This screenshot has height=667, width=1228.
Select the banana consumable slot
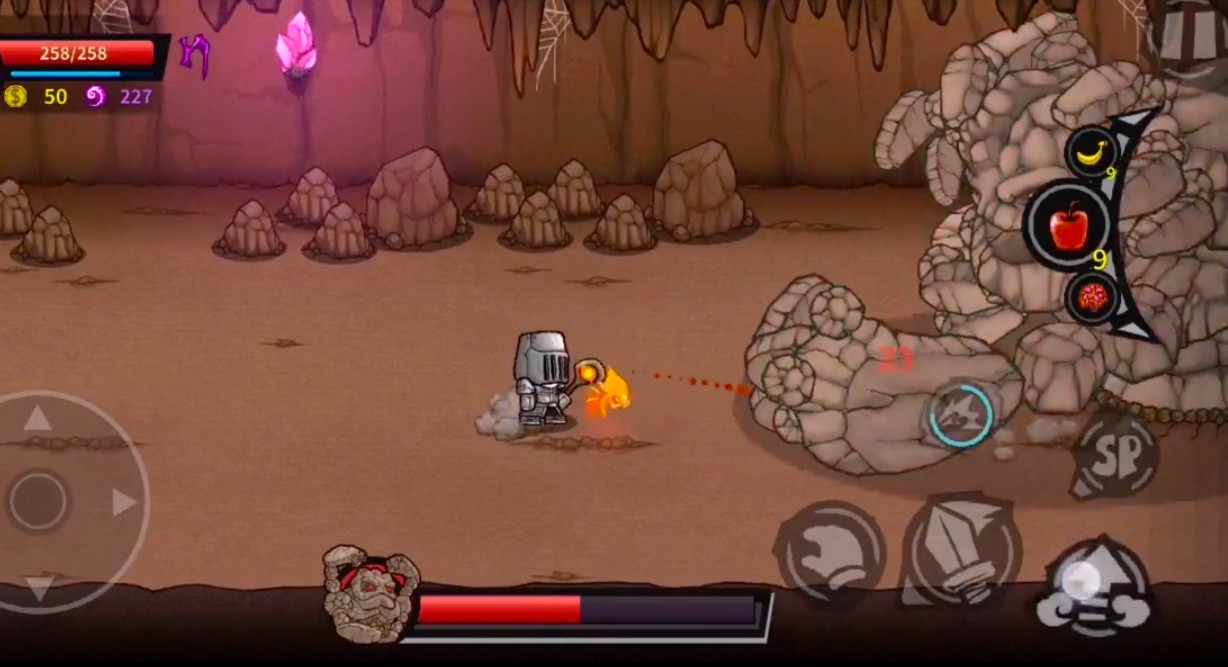[1091, 152]
